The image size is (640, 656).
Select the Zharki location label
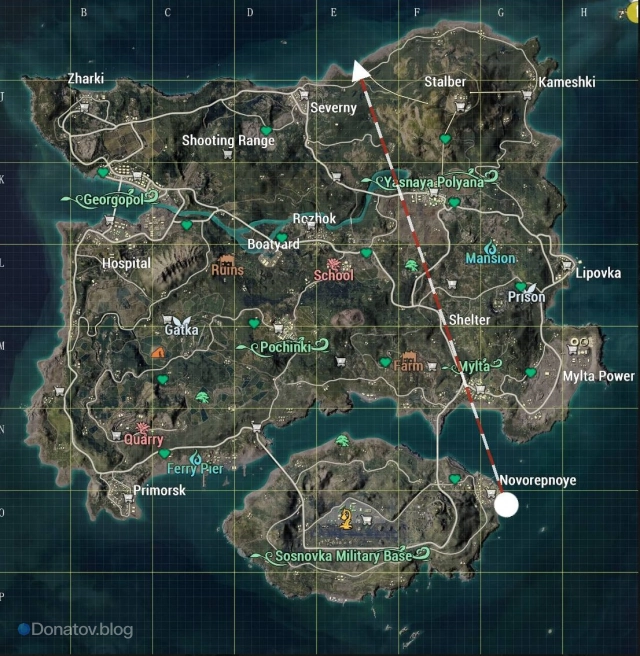(x=85, y=78)
